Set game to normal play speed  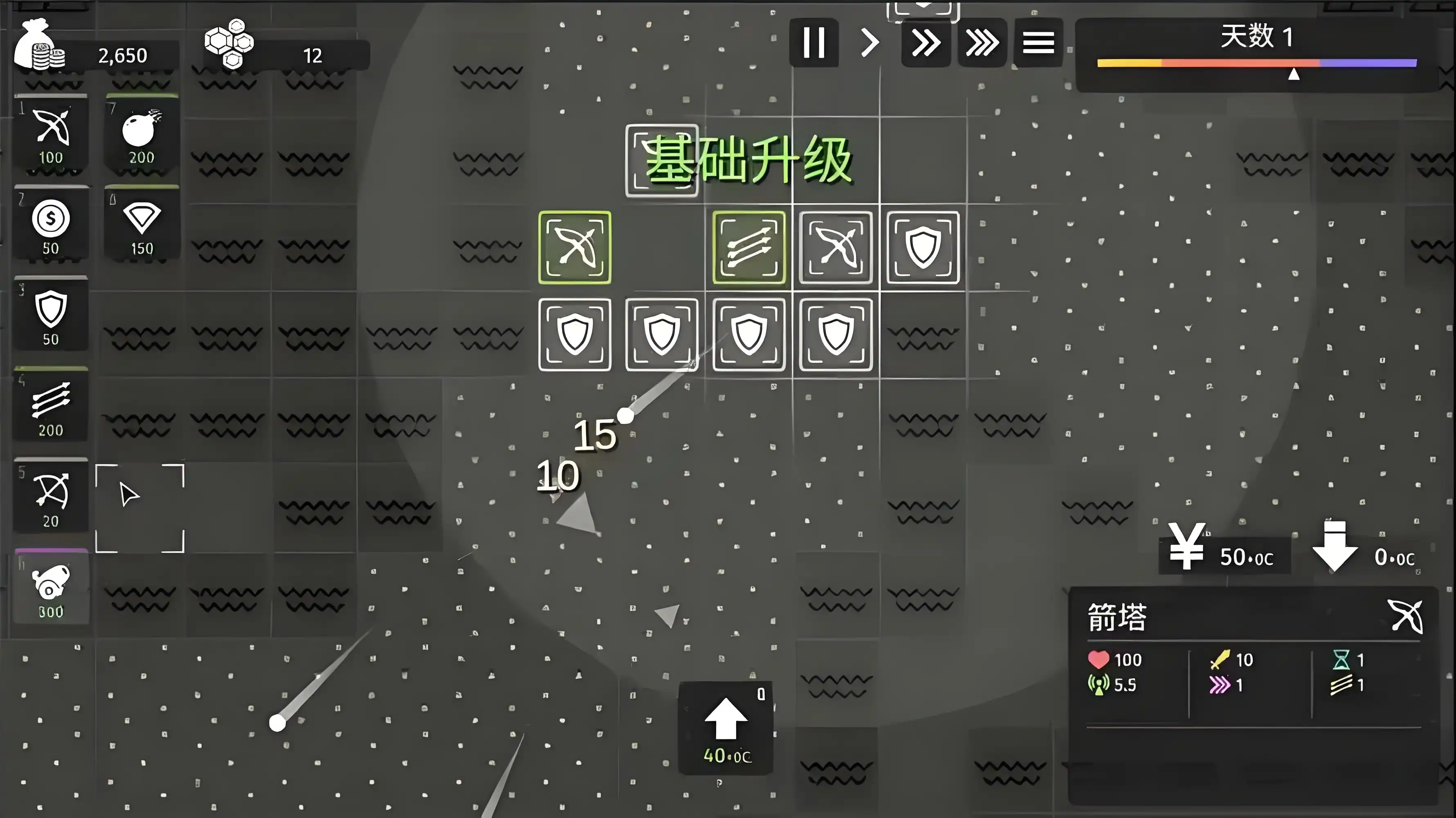870,43
